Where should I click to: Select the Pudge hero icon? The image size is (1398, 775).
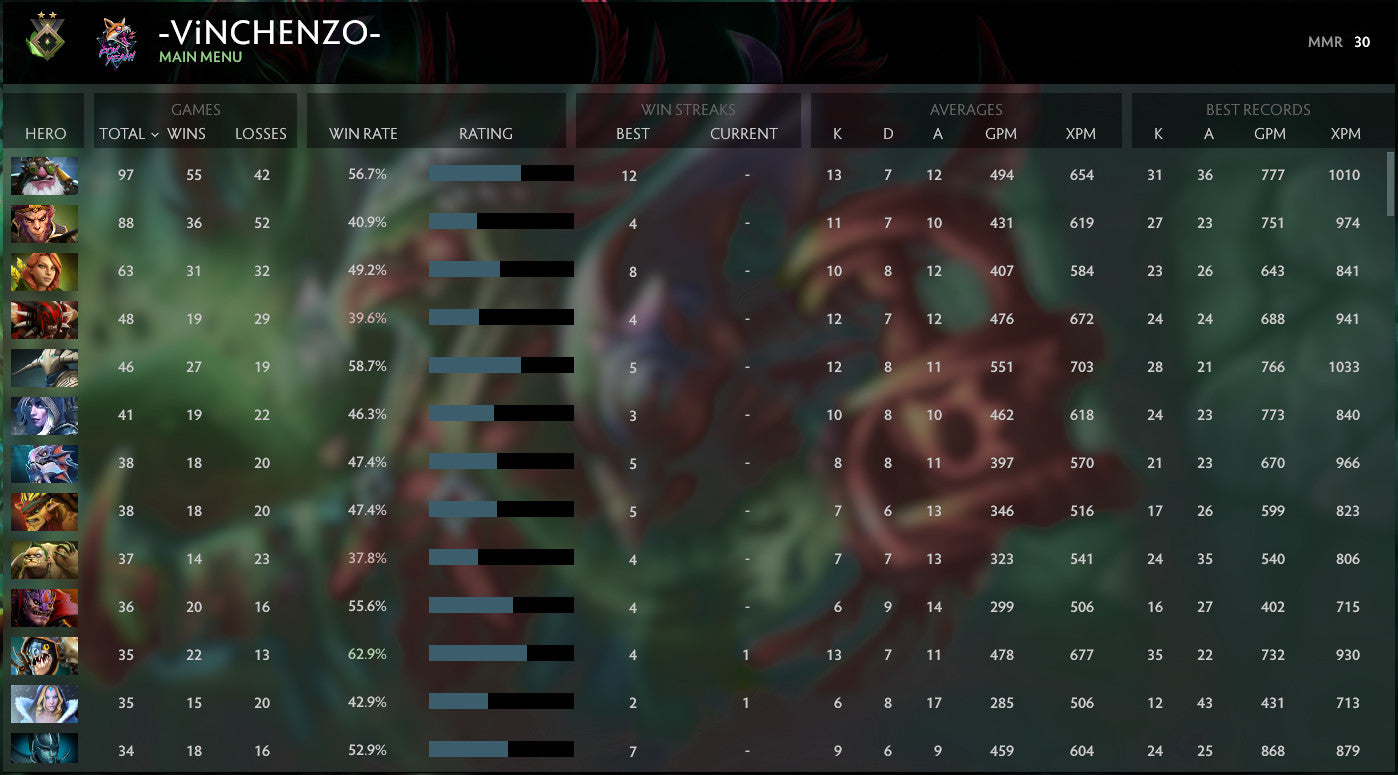tap(44, 559)
